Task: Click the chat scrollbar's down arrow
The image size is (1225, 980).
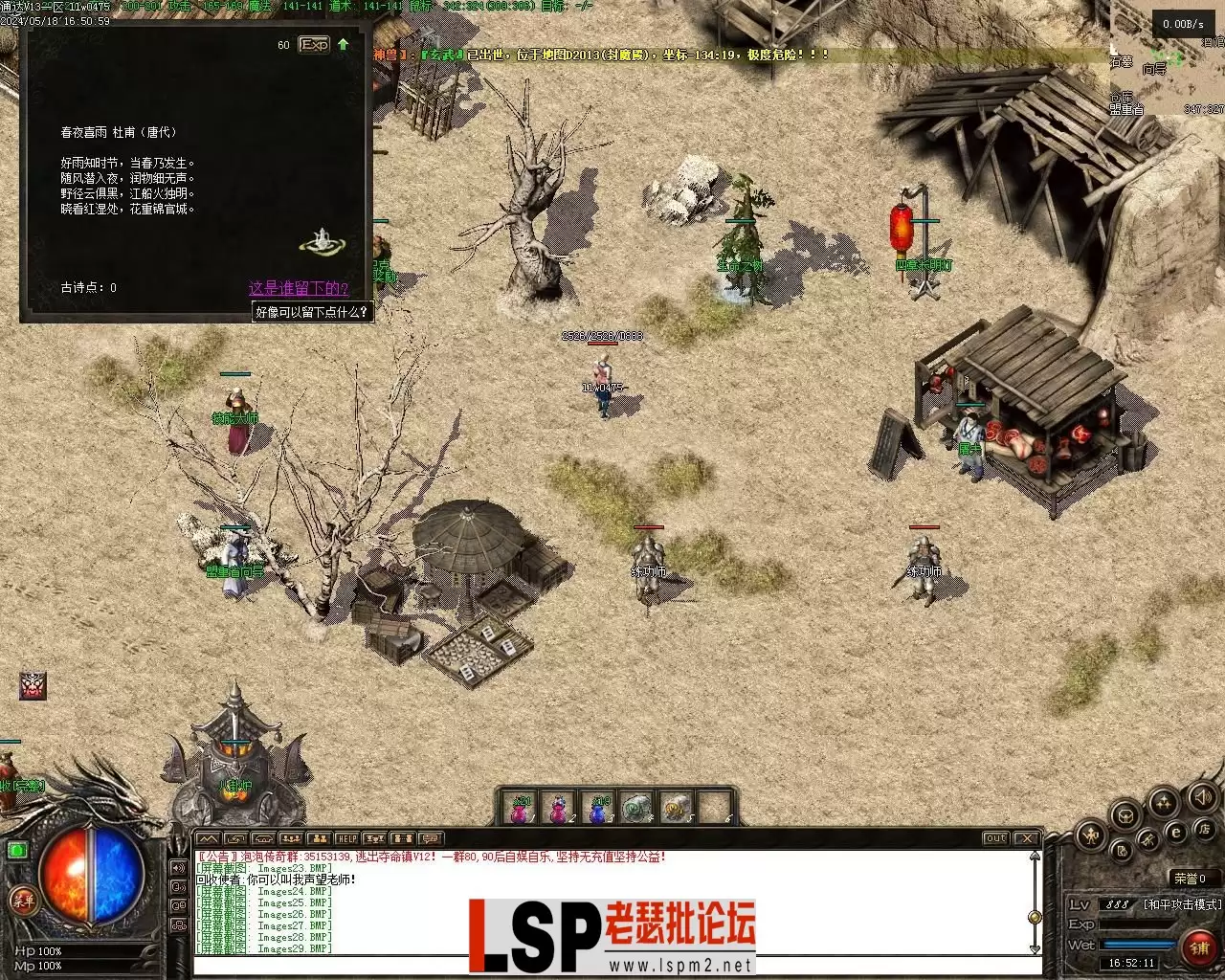Action: pyautogui.click(x=1034, y=947)
